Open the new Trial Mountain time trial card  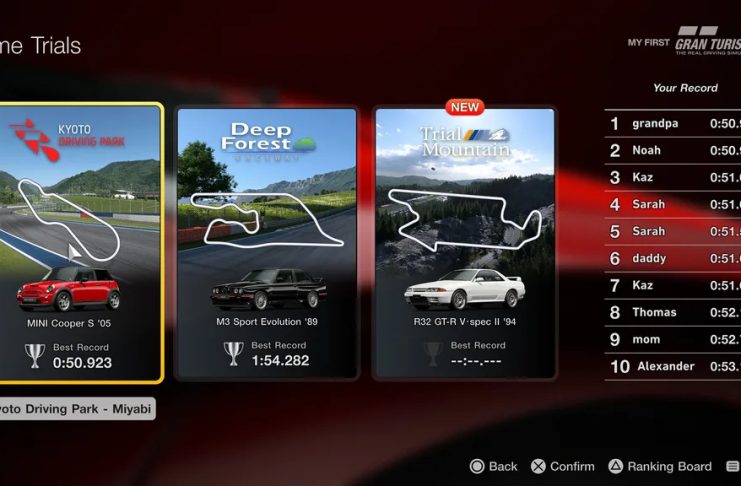click(464, 243)
